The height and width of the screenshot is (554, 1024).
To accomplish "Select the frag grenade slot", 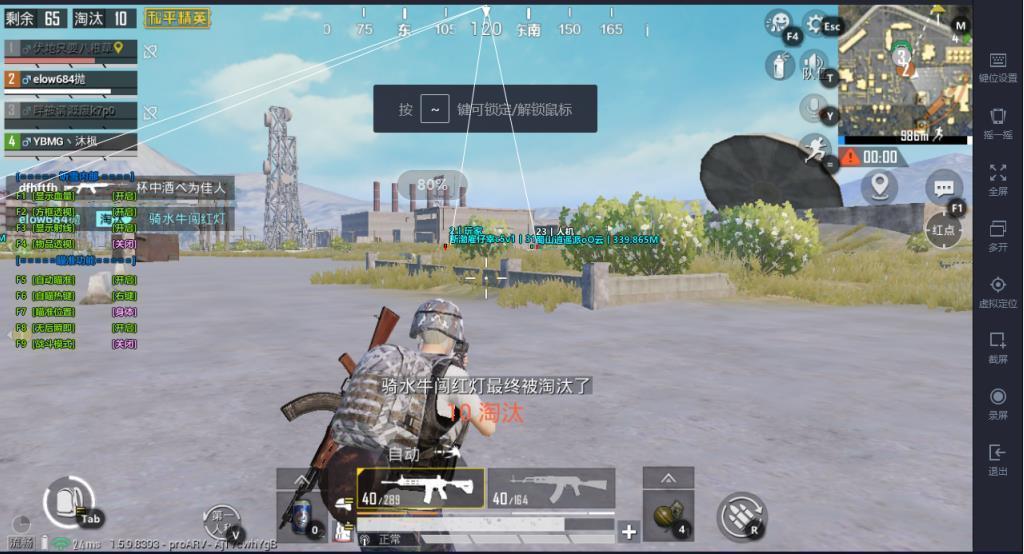I will click(x=667, y=516).
